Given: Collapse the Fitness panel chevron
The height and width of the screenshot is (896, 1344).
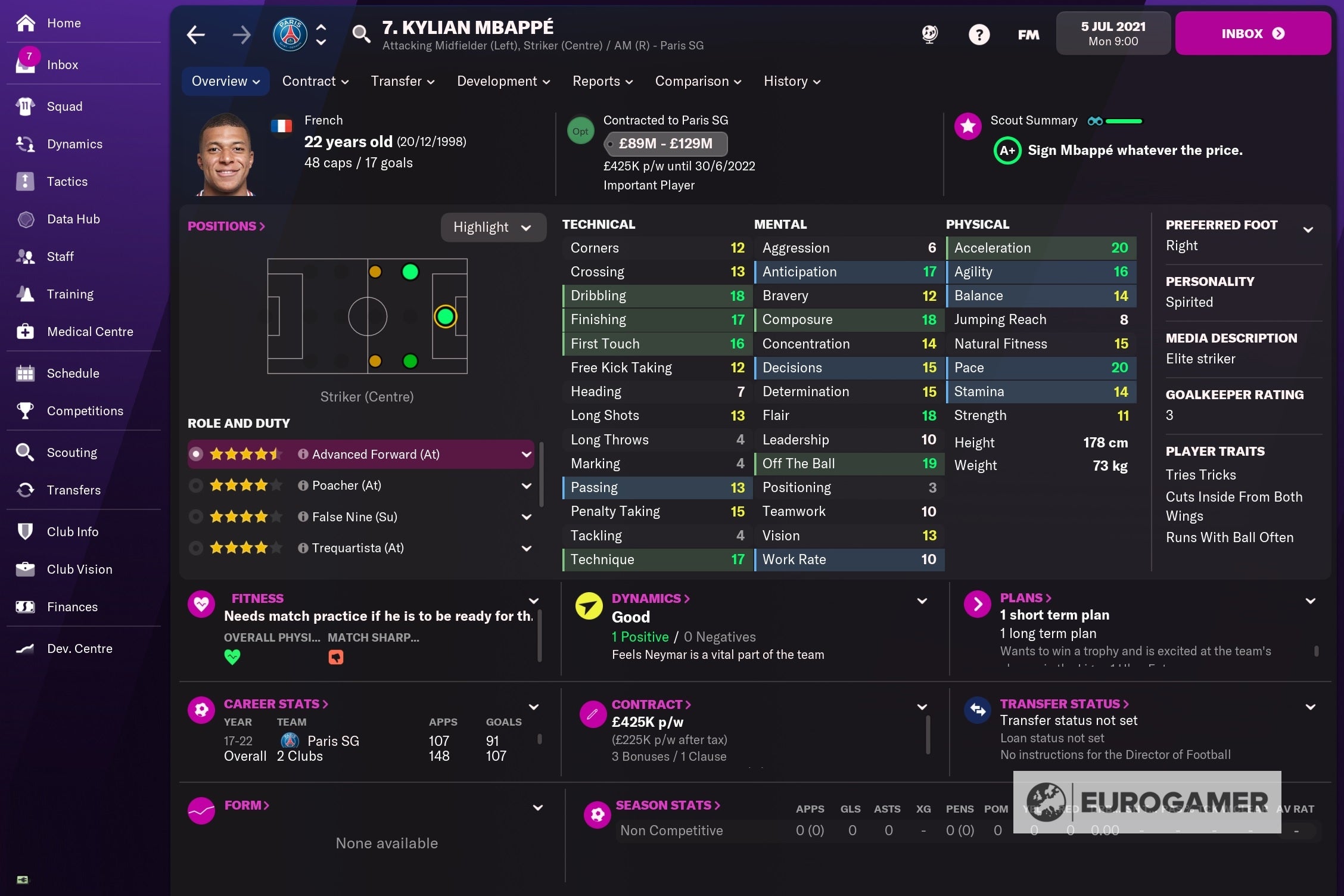Looking at the screenshot, I should tap(533, 600).
